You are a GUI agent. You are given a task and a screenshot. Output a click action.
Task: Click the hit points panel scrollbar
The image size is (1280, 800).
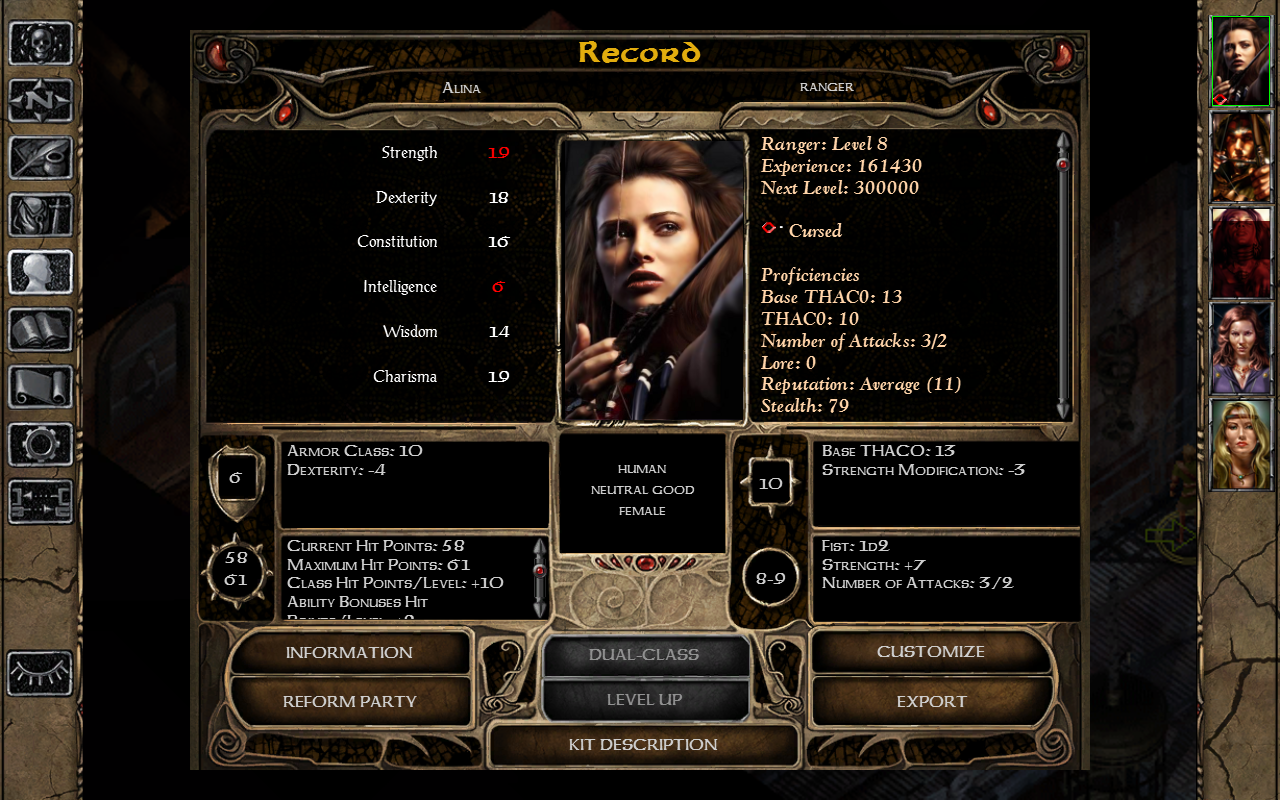pyautogui.click(x=540, y=578)
